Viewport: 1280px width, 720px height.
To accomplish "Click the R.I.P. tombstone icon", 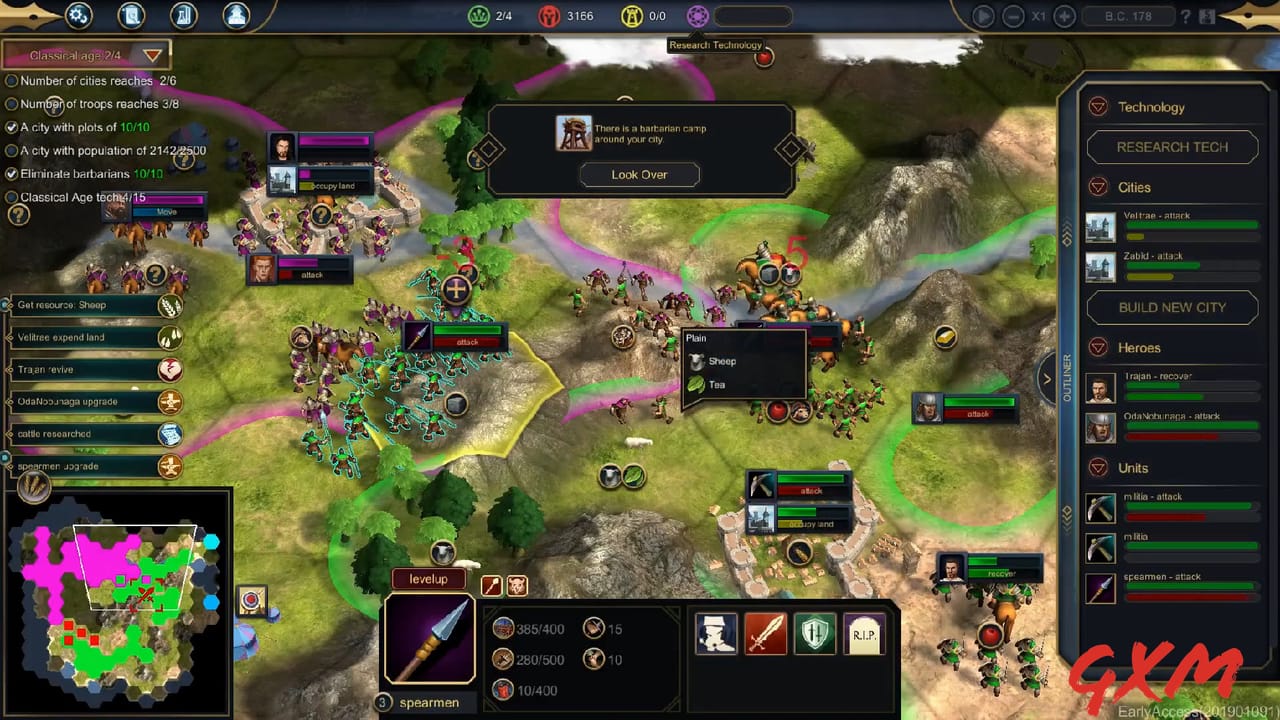I will [x=862, y=632].
